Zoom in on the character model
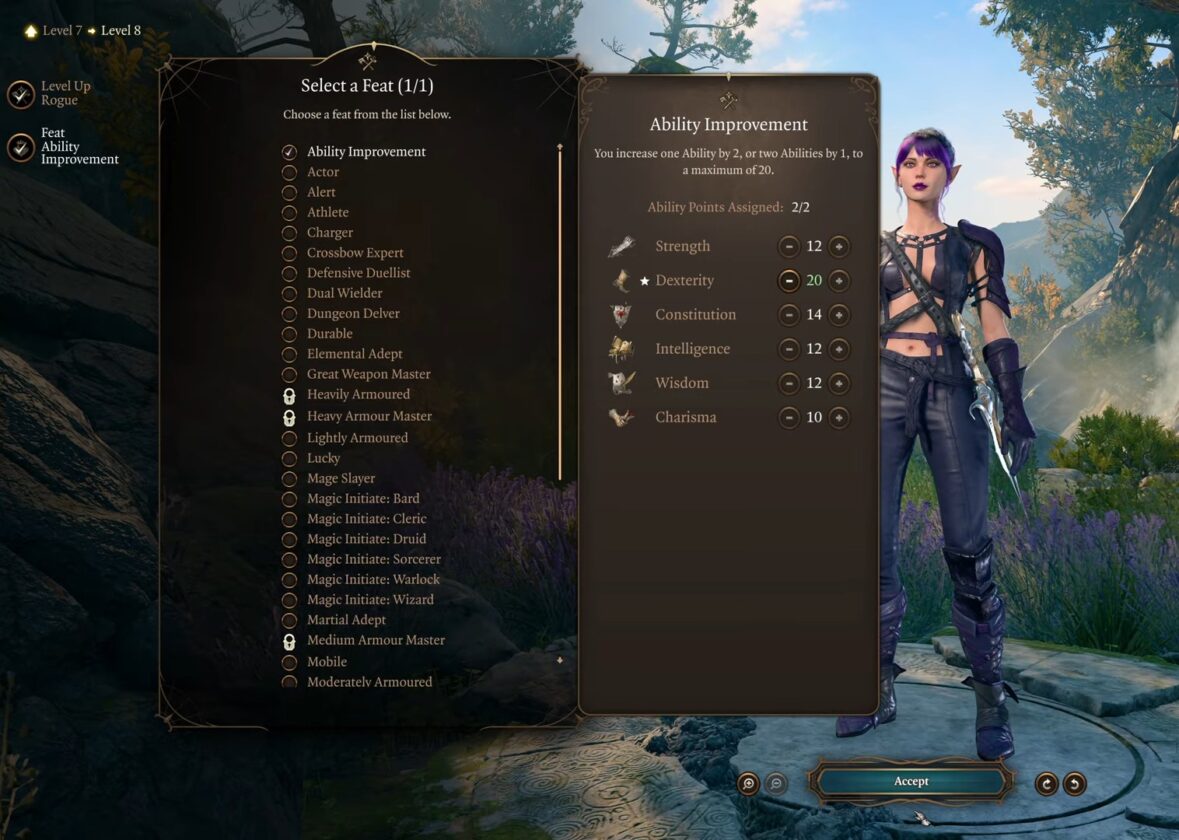This screenshot has width=1179, height=840. point(748,784)
